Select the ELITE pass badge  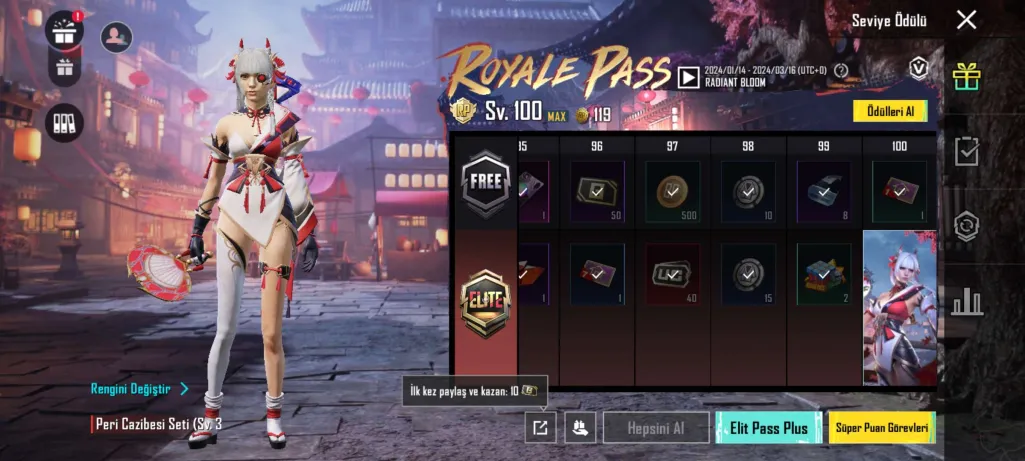(485, 302)
